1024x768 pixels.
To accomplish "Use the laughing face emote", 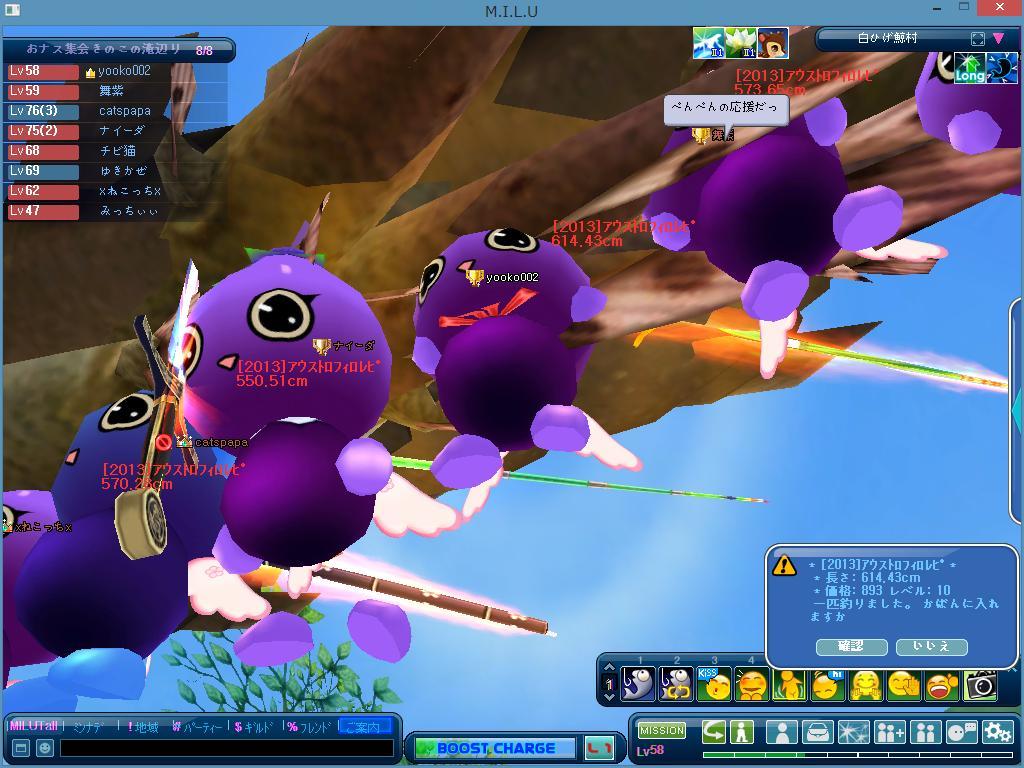I will tap(942, 685).
